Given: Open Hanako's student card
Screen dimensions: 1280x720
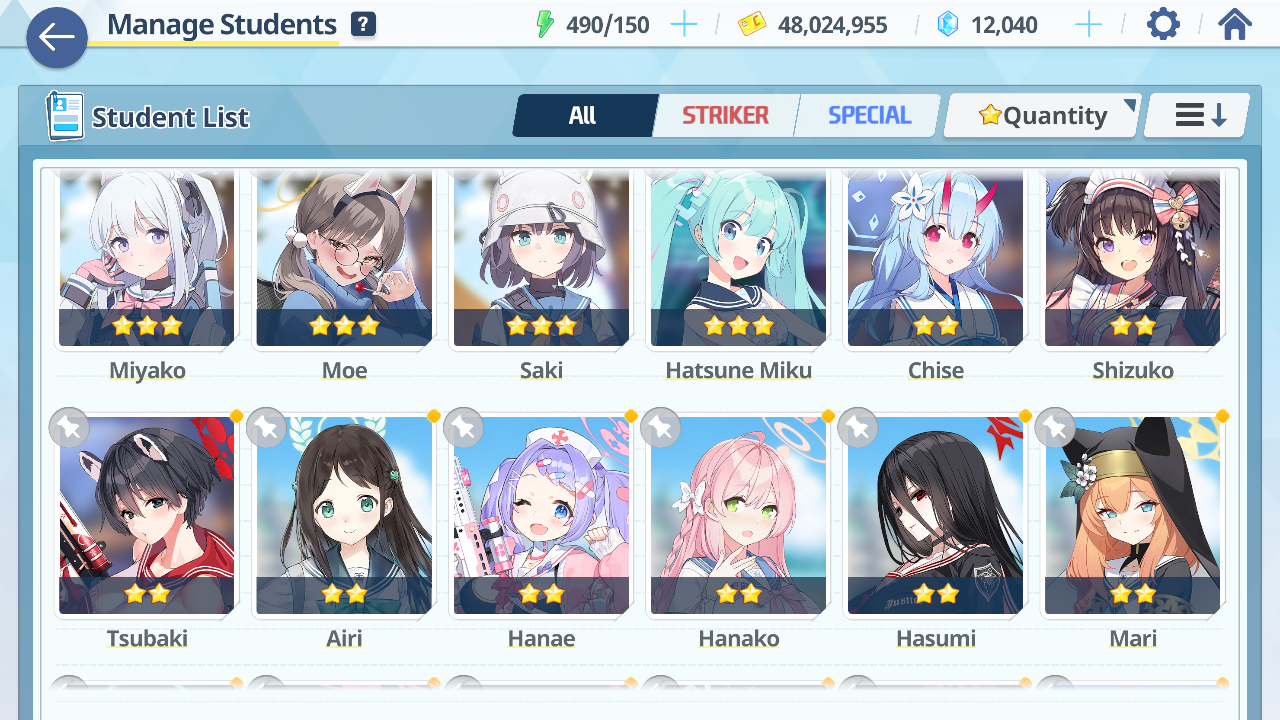Looking at the screenshot, I should pyautogui.click(x=738, y=516).
